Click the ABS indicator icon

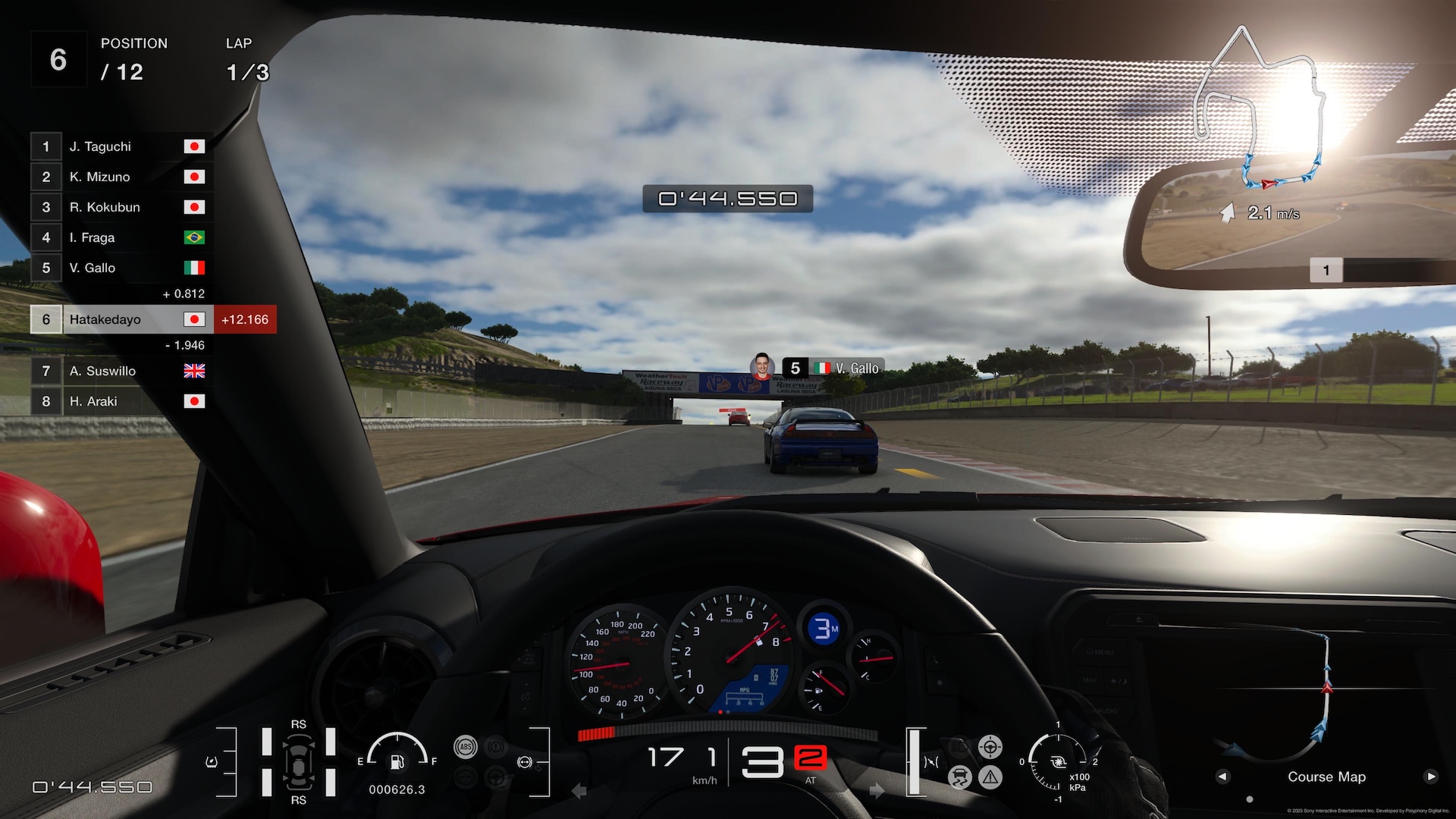466,747
